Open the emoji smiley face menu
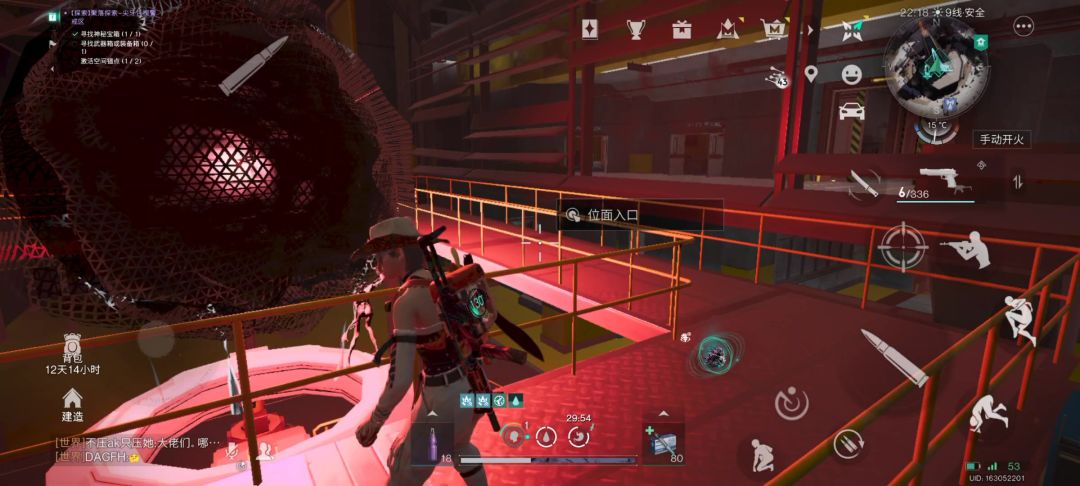 (851, 74)
